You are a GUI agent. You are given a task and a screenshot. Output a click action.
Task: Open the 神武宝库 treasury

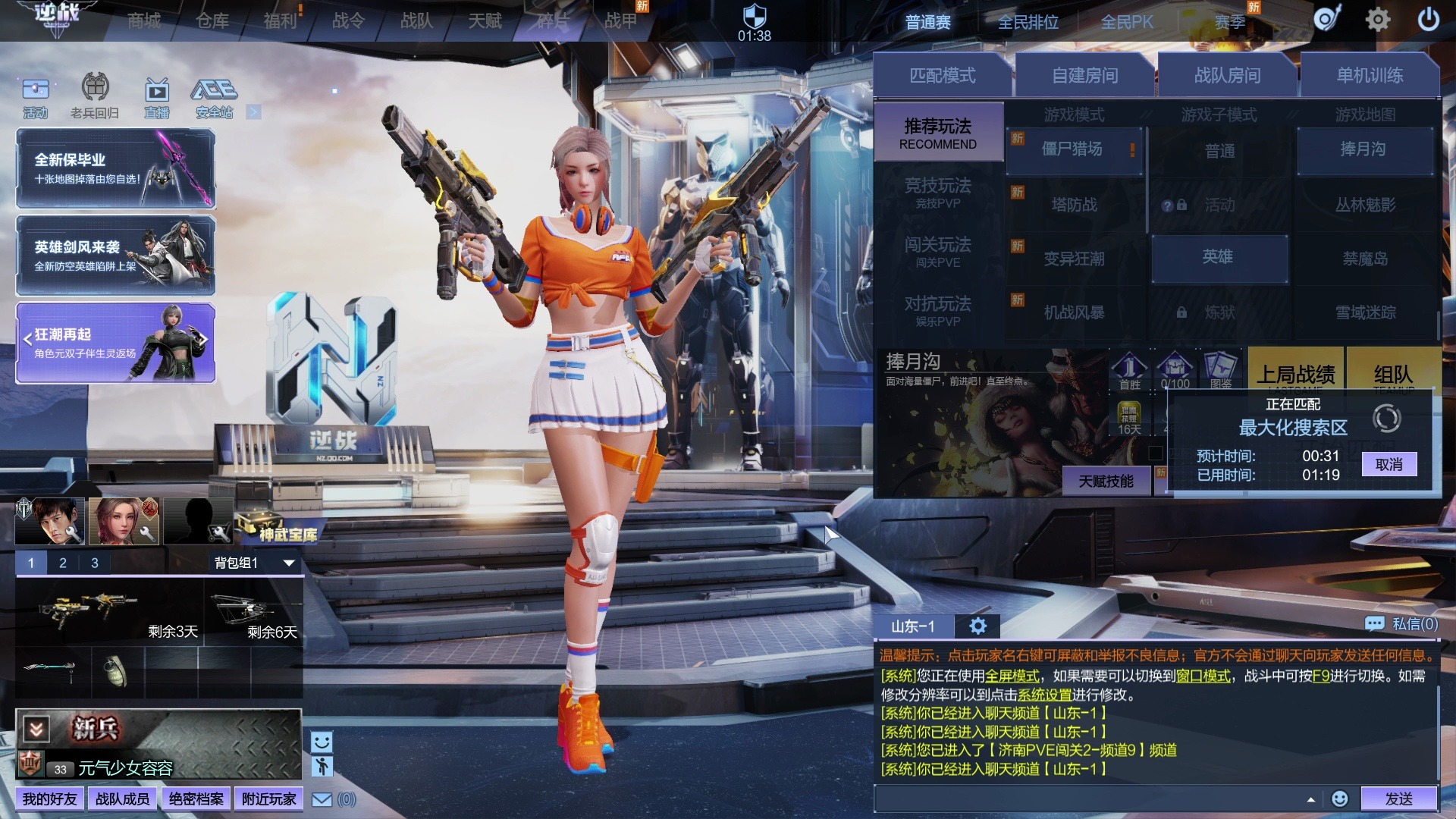coord(281,531)
